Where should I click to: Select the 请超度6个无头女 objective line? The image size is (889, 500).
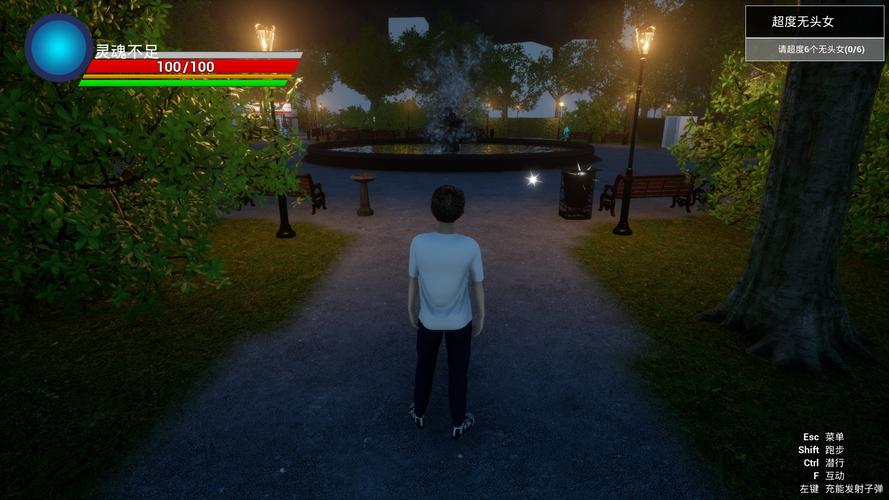click(815, 49)
